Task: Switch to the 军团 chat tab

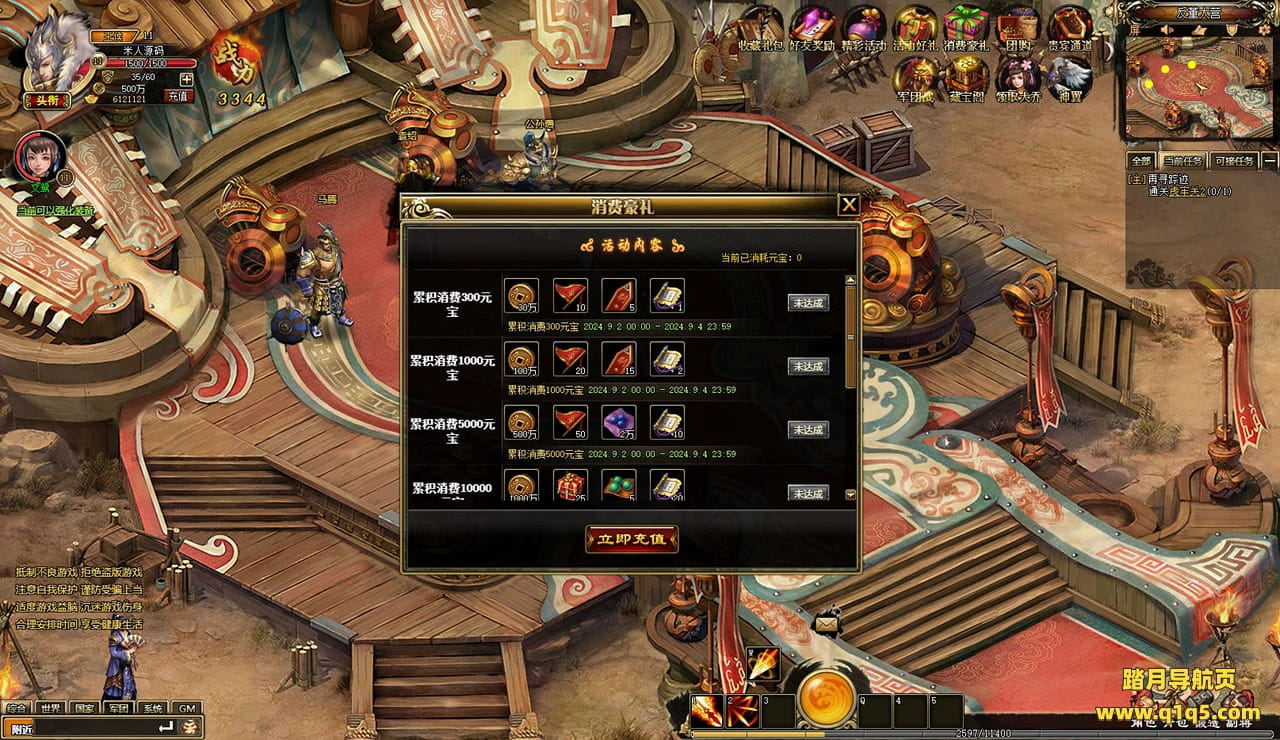Action: click(x=119, y=708)
